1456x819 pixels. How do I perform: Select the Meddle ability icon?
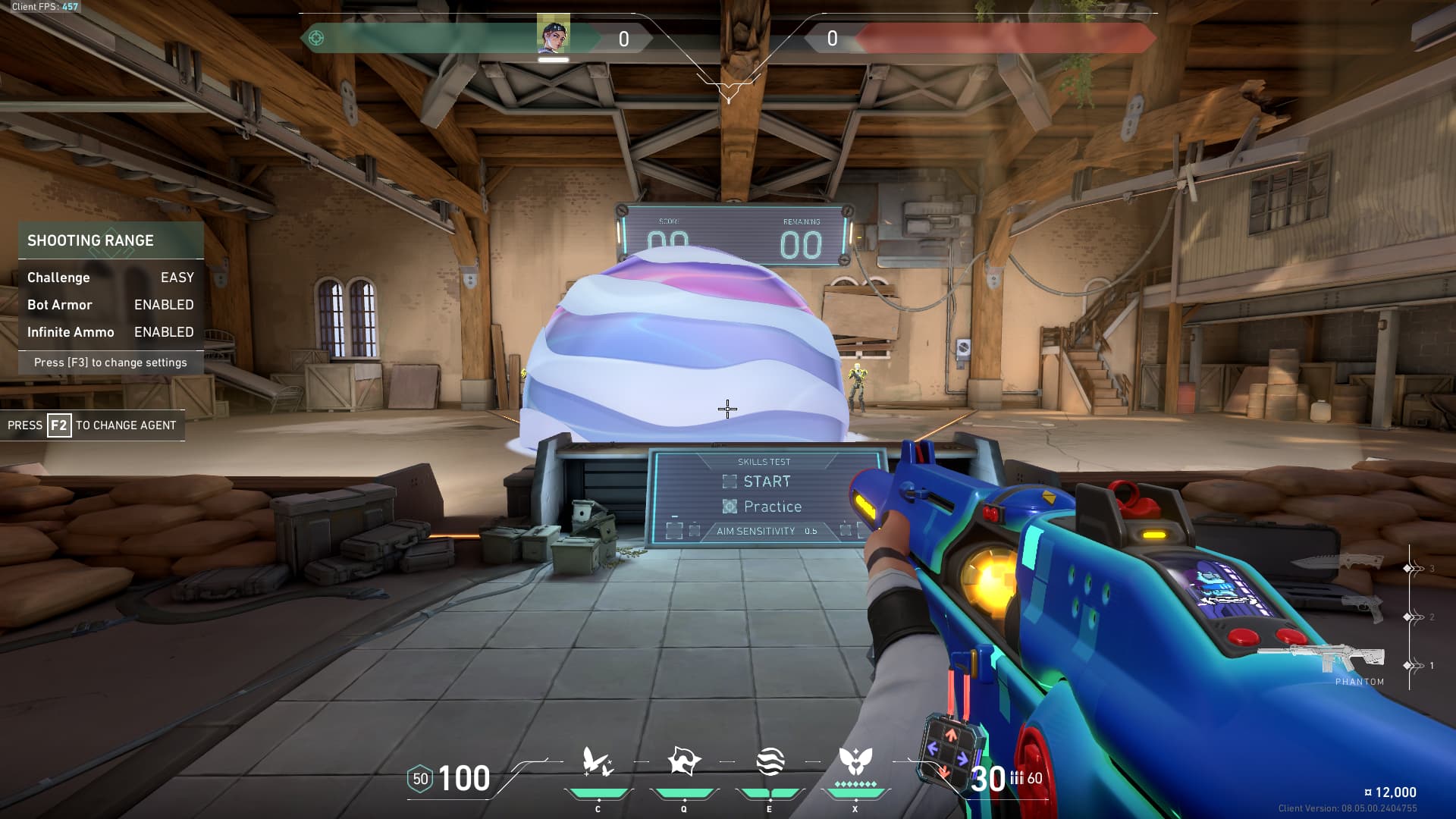pyautogui.click(x=683, y=762)
